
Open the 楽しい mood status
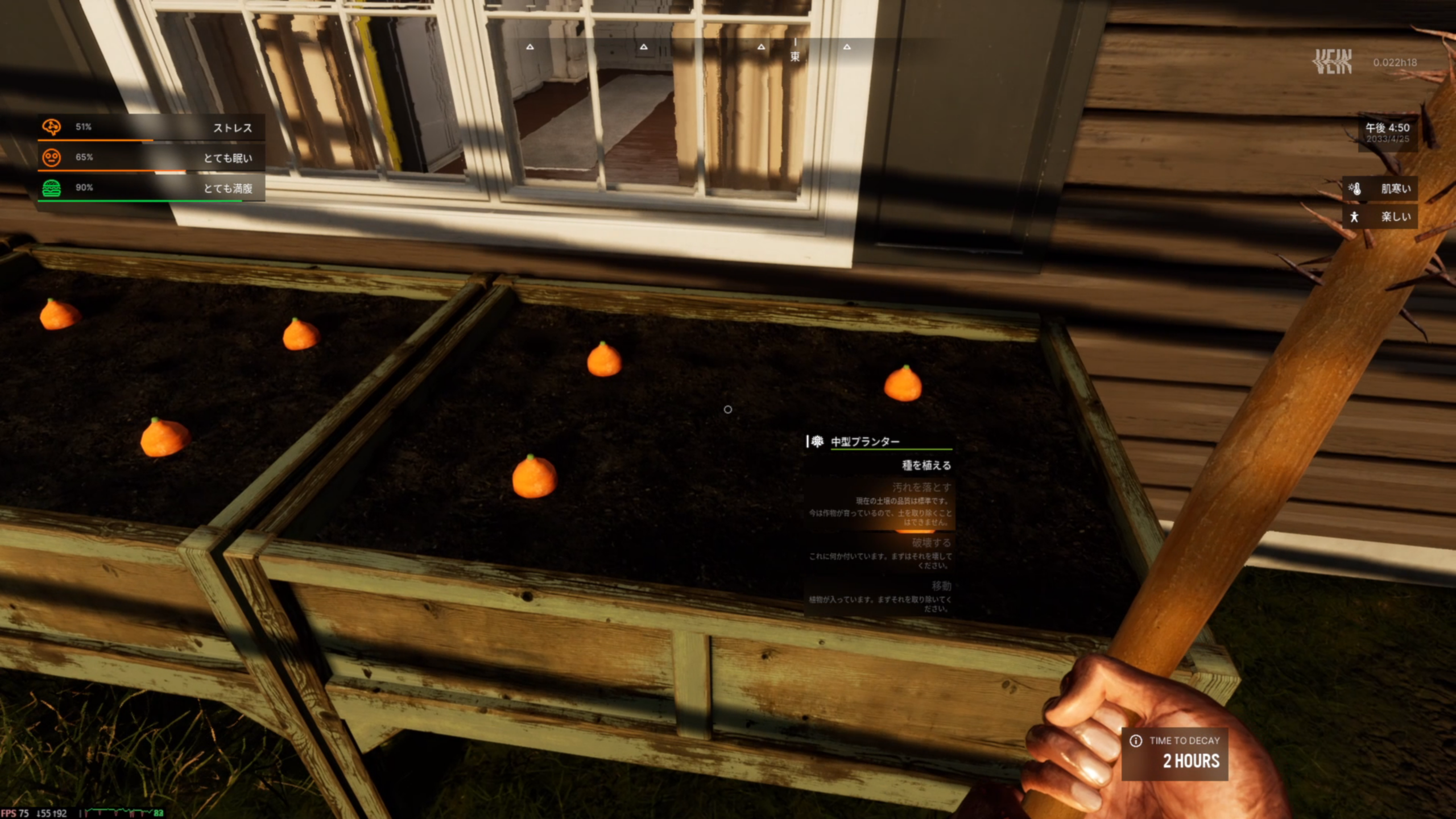(x=1381, y=217)
